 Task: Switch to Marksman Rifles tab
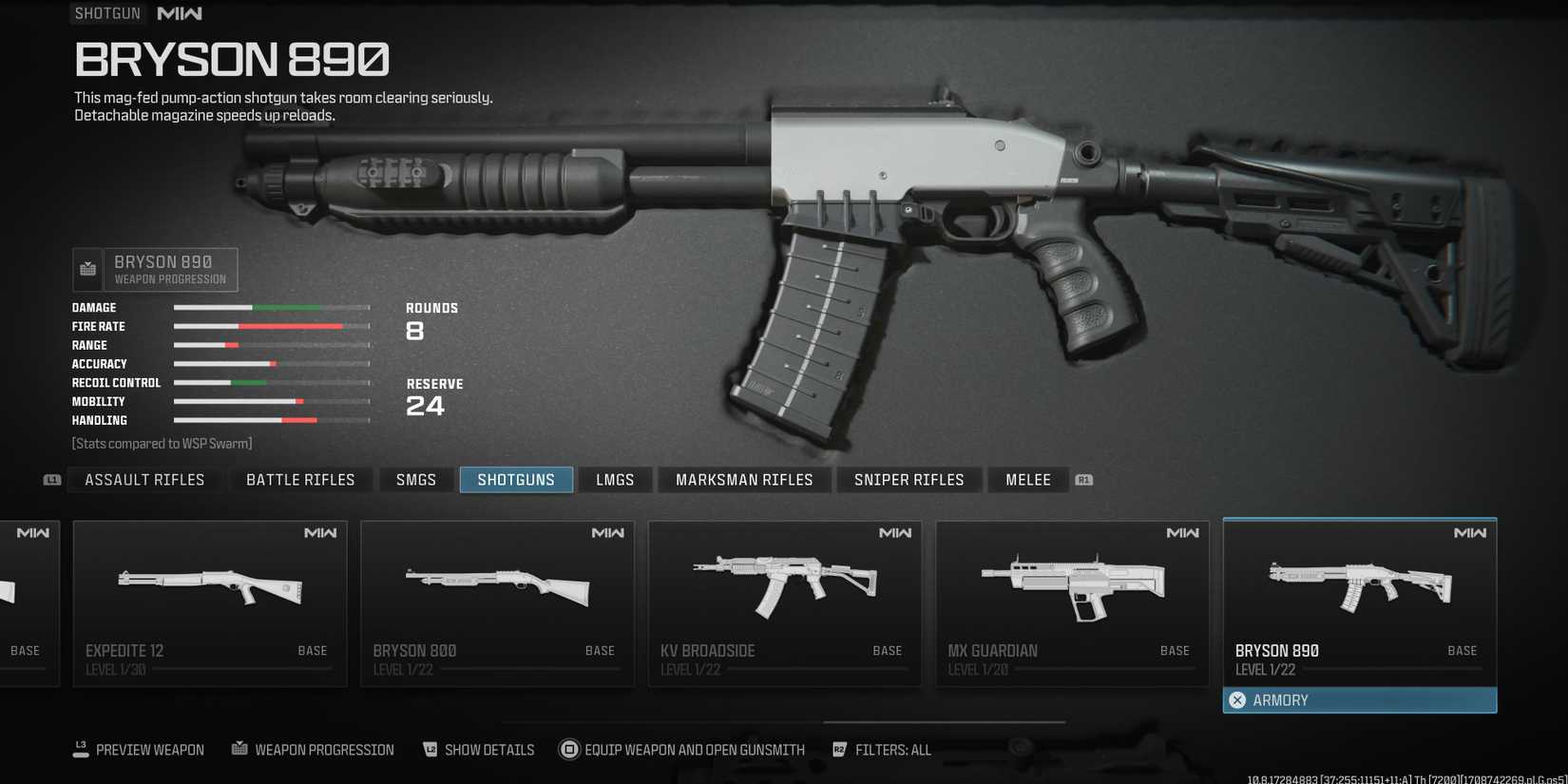744,480
